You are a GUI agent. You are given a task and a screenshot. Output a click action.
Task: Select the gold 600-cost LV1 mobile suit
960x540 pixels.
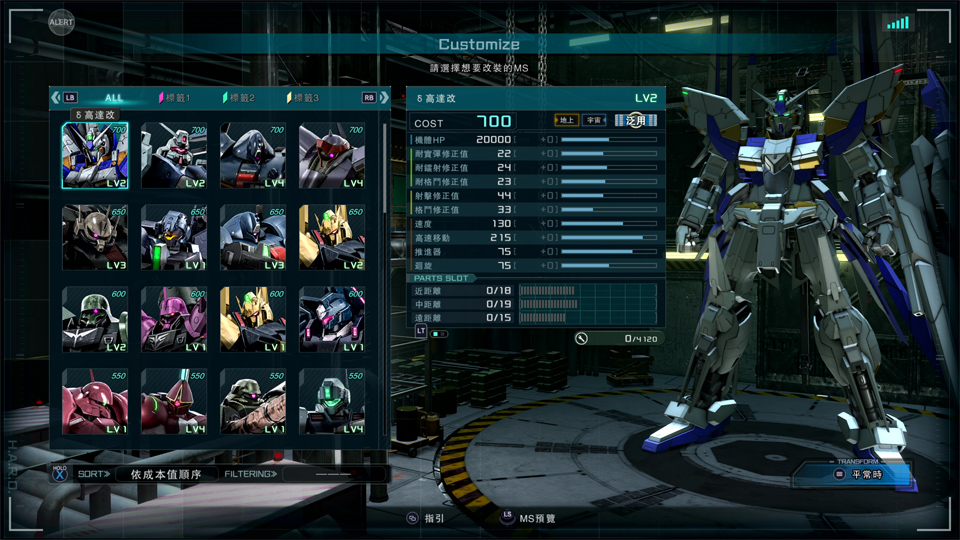253,320
